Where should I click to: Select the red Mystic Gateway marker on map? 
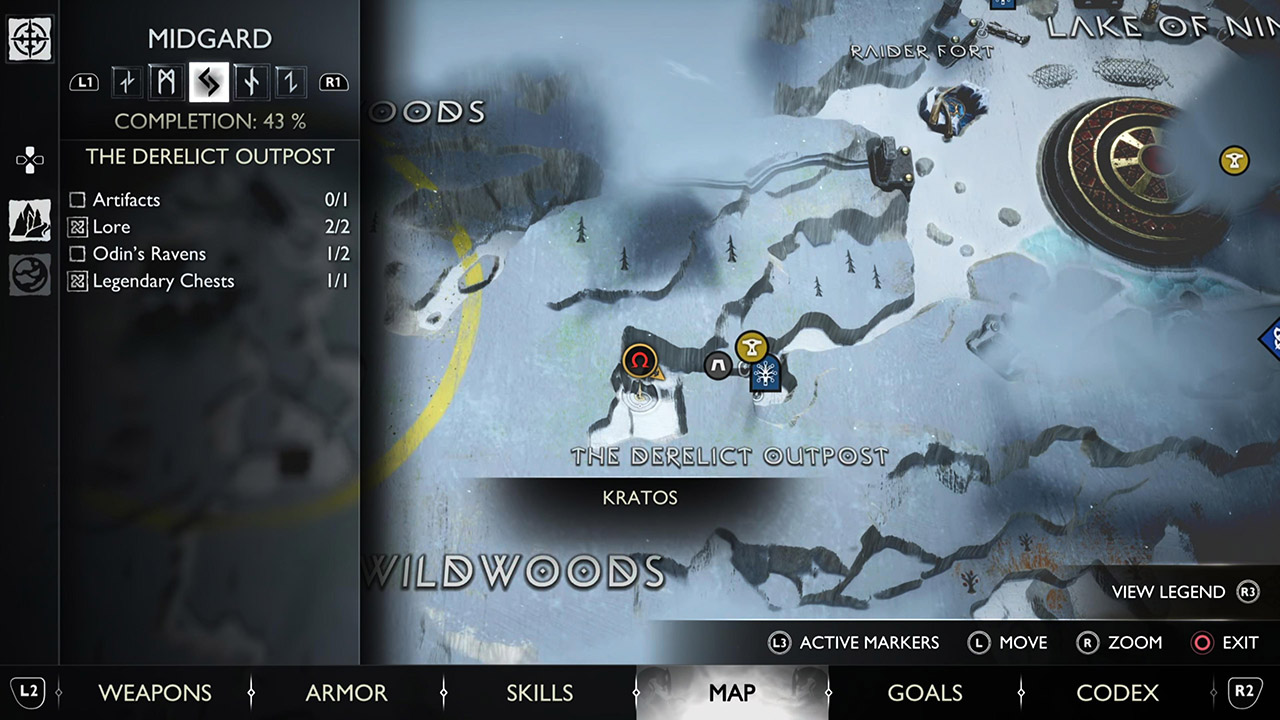click(x=640, y=361)
